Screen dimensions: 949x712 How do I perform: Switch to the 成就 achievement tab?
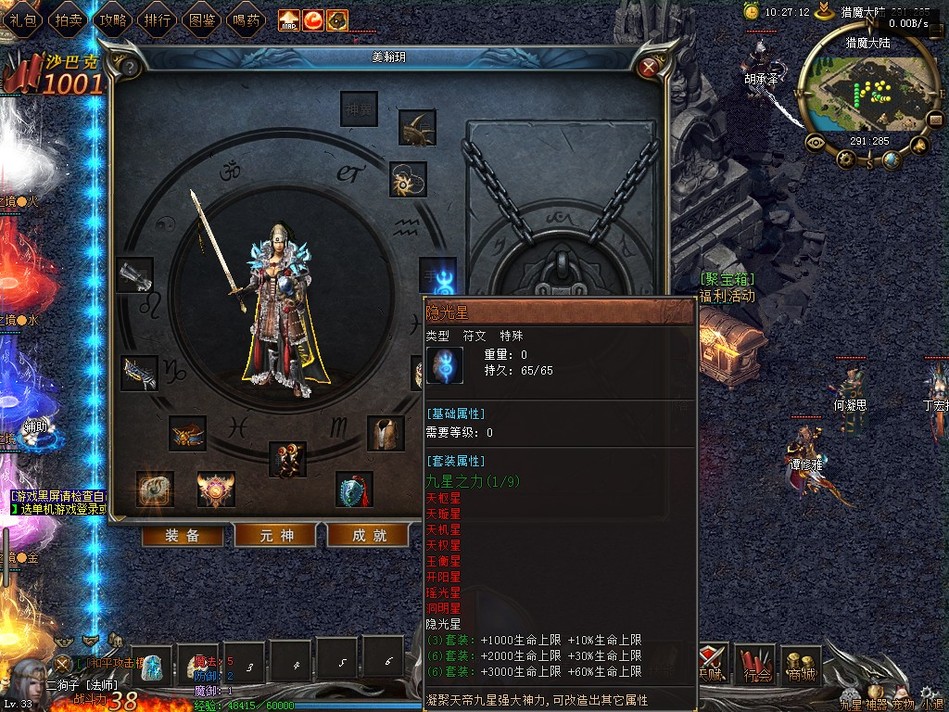(x=367, y=535)
